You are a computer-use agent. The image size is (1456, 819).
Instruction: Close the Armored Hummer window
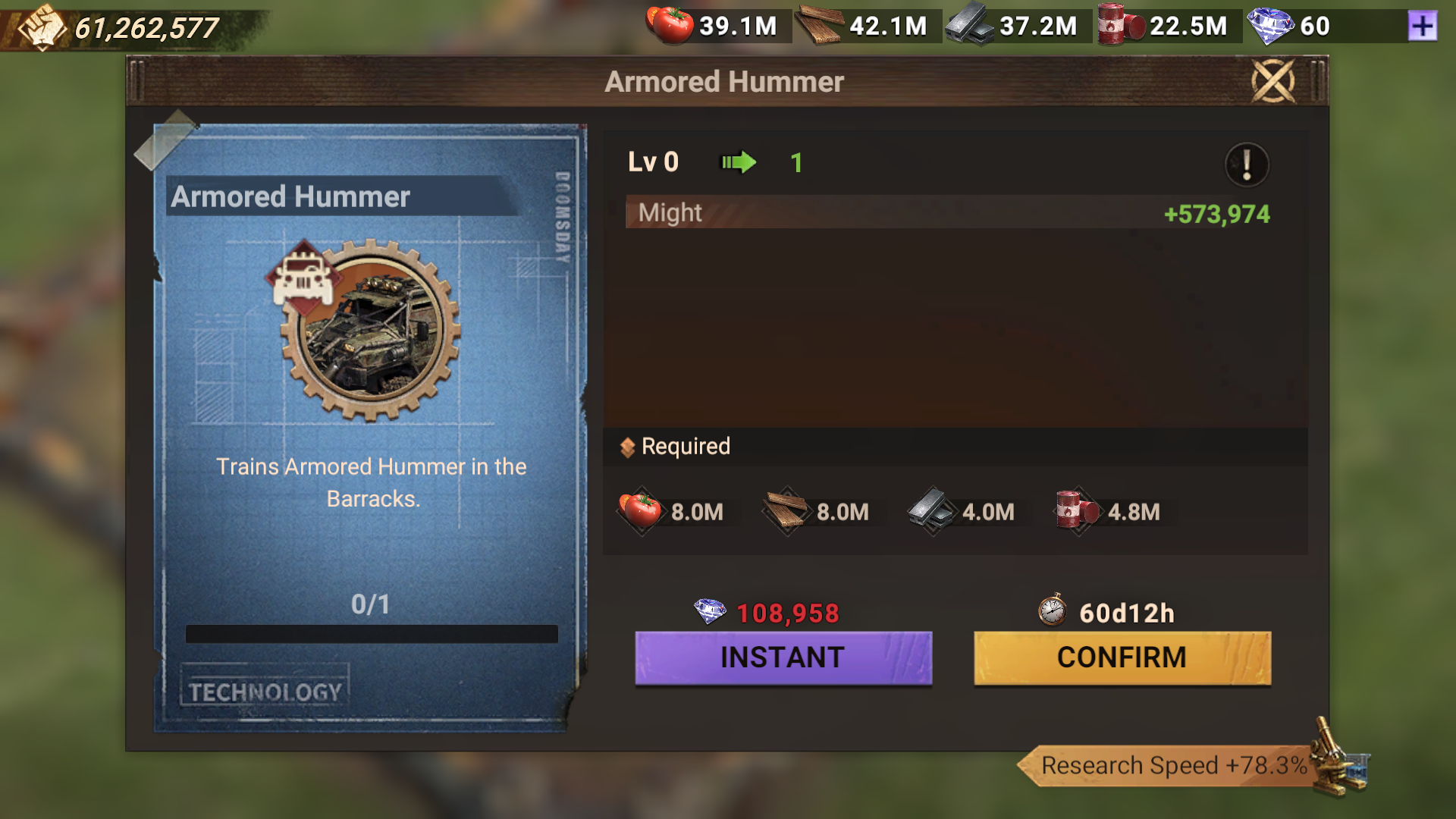point(1272,80)
